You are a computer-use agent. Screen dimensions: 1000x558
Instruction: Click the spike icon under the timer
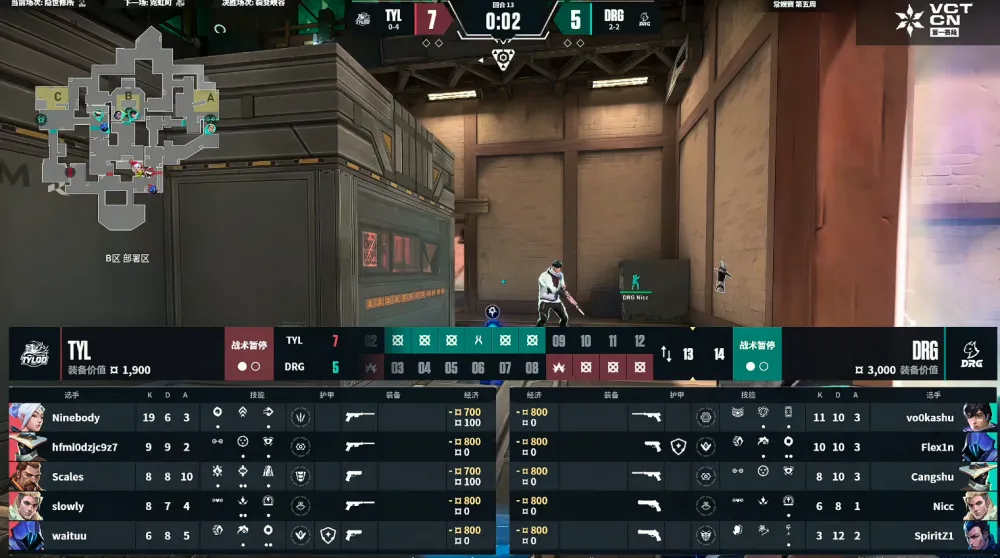pyautogui.click(x=503, y=58)
